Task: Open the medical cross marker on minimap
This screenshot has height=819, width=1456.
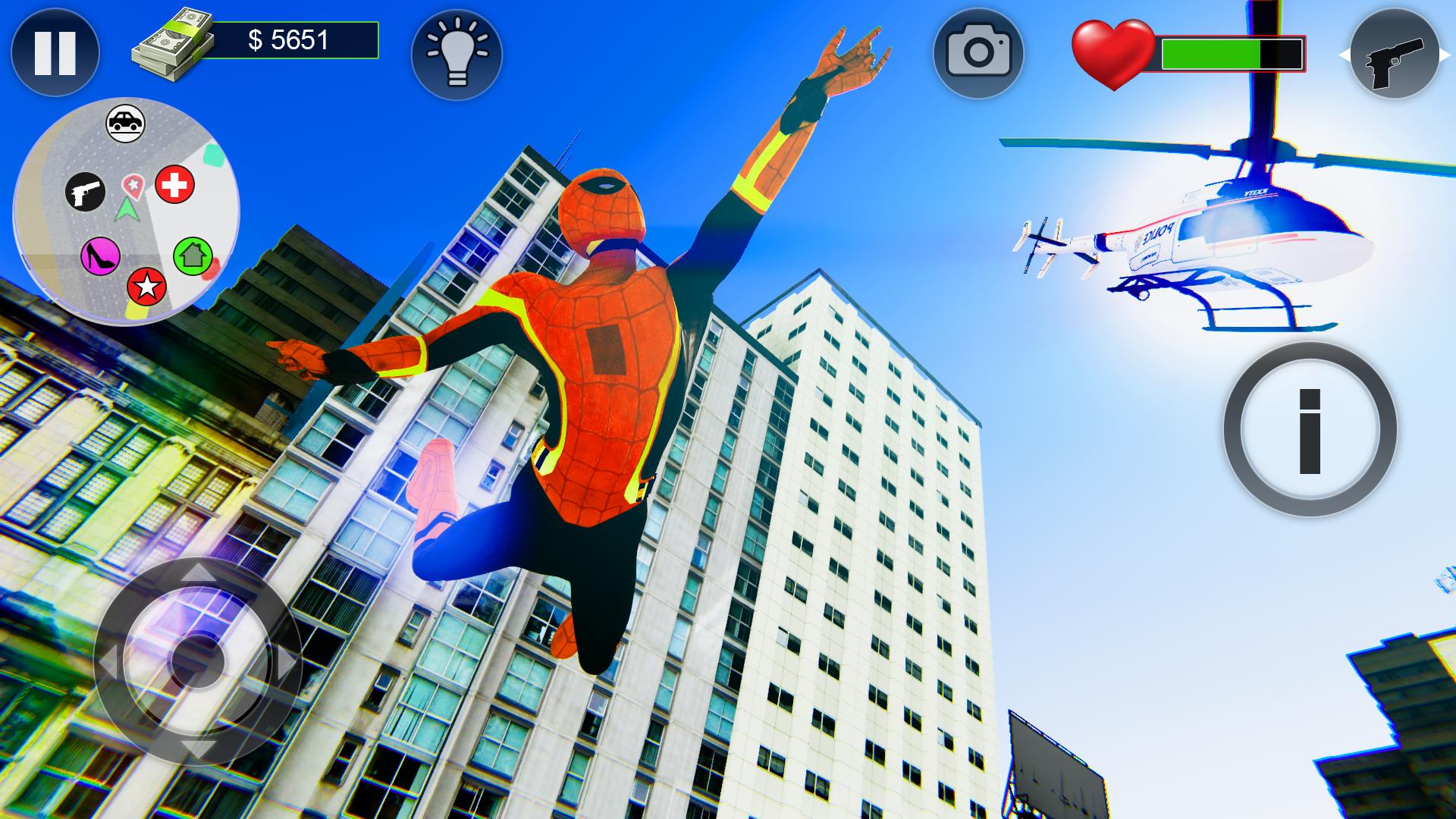Action: (x=174, y=184)
